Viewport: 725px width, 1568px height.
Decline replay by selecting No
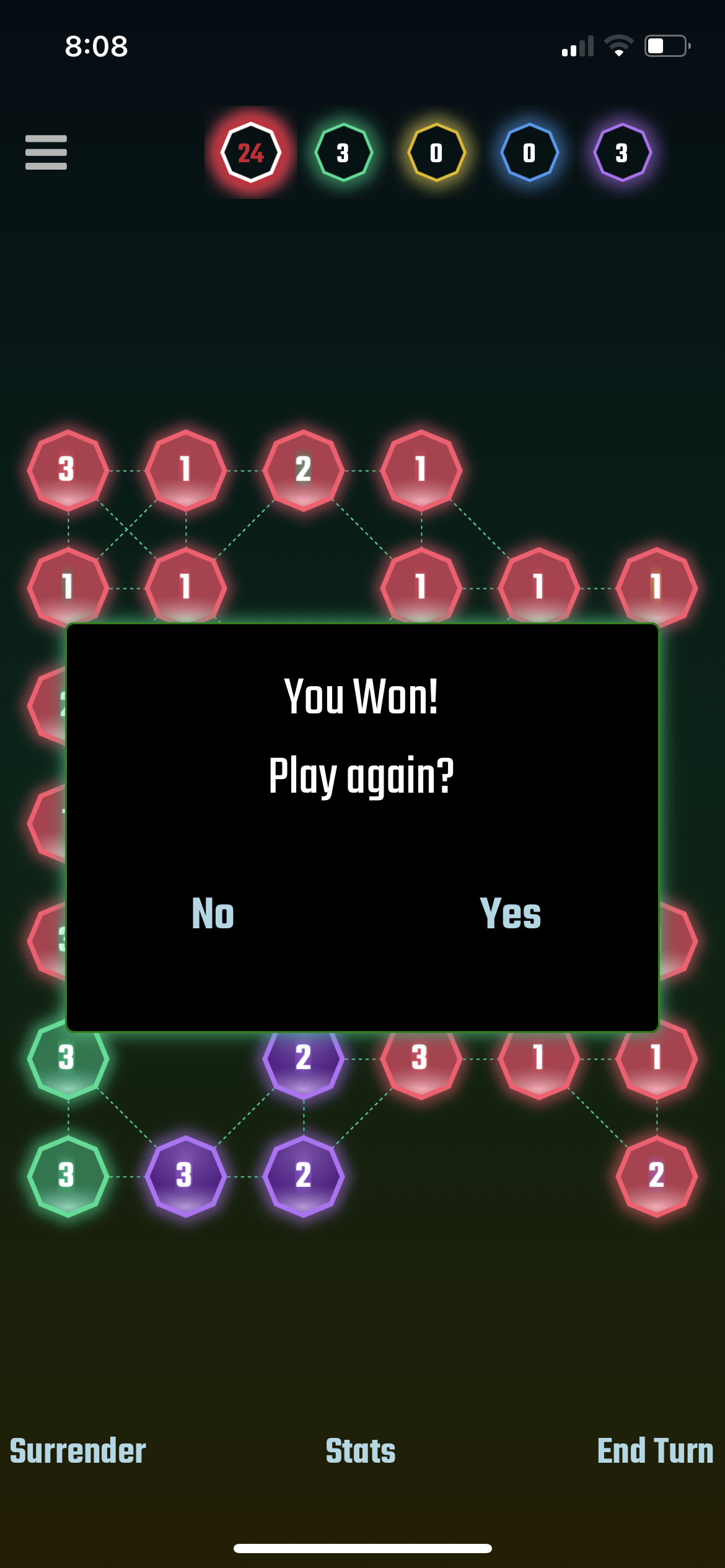tap(213, 913)
